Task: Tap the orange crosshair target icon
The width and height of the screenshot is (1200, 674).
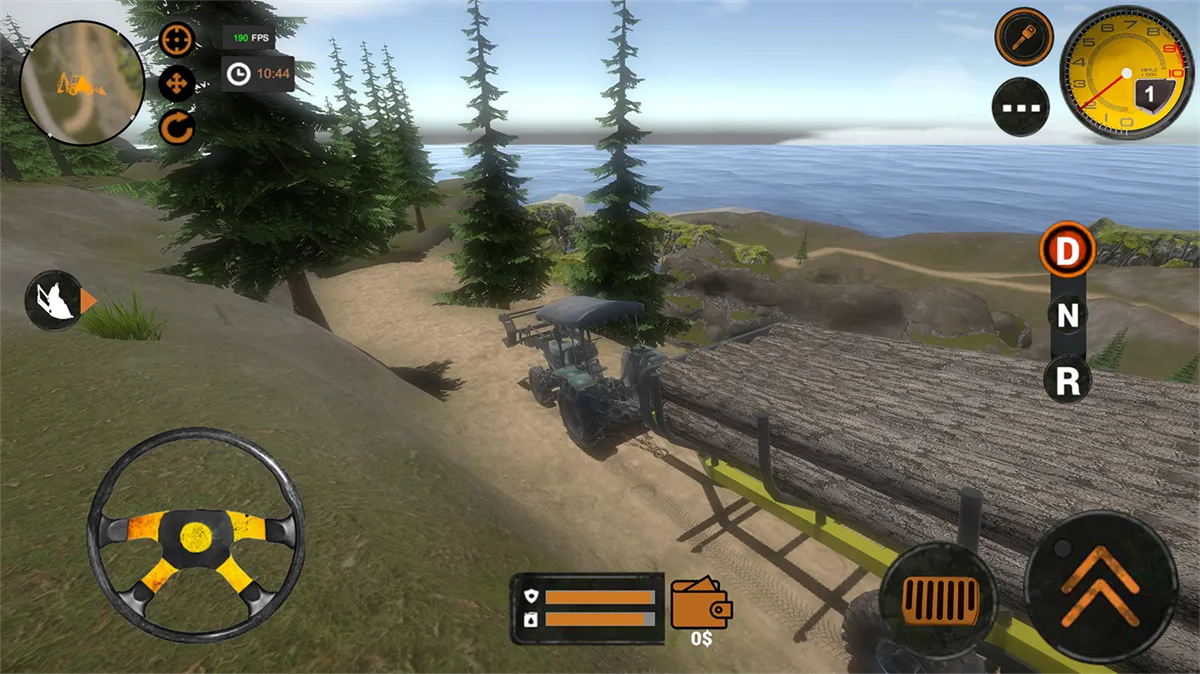Action: [x=177, y=40]
